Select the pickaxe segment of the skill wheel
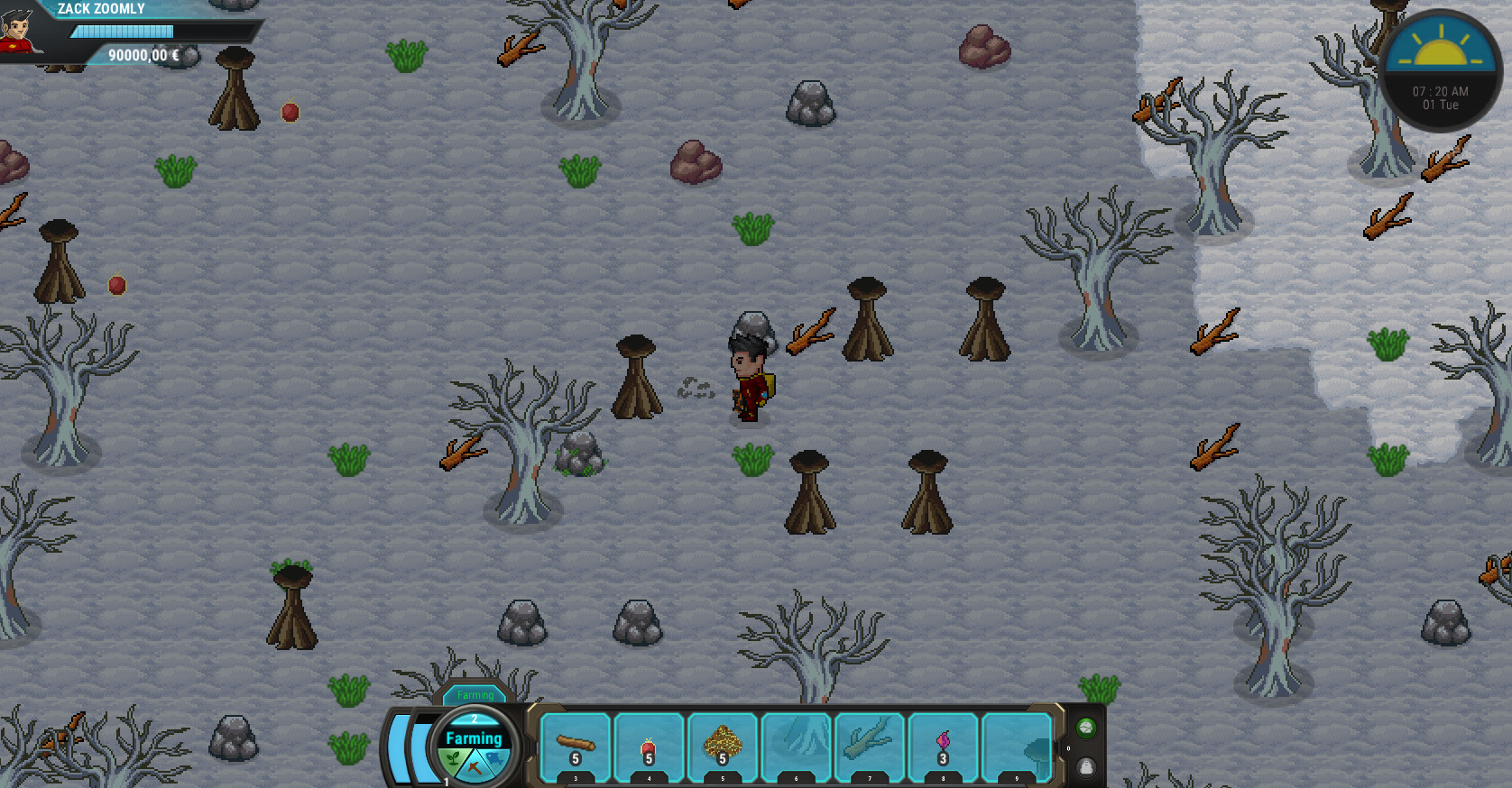The image size is (1512, 788). click(x=473, y=765)
